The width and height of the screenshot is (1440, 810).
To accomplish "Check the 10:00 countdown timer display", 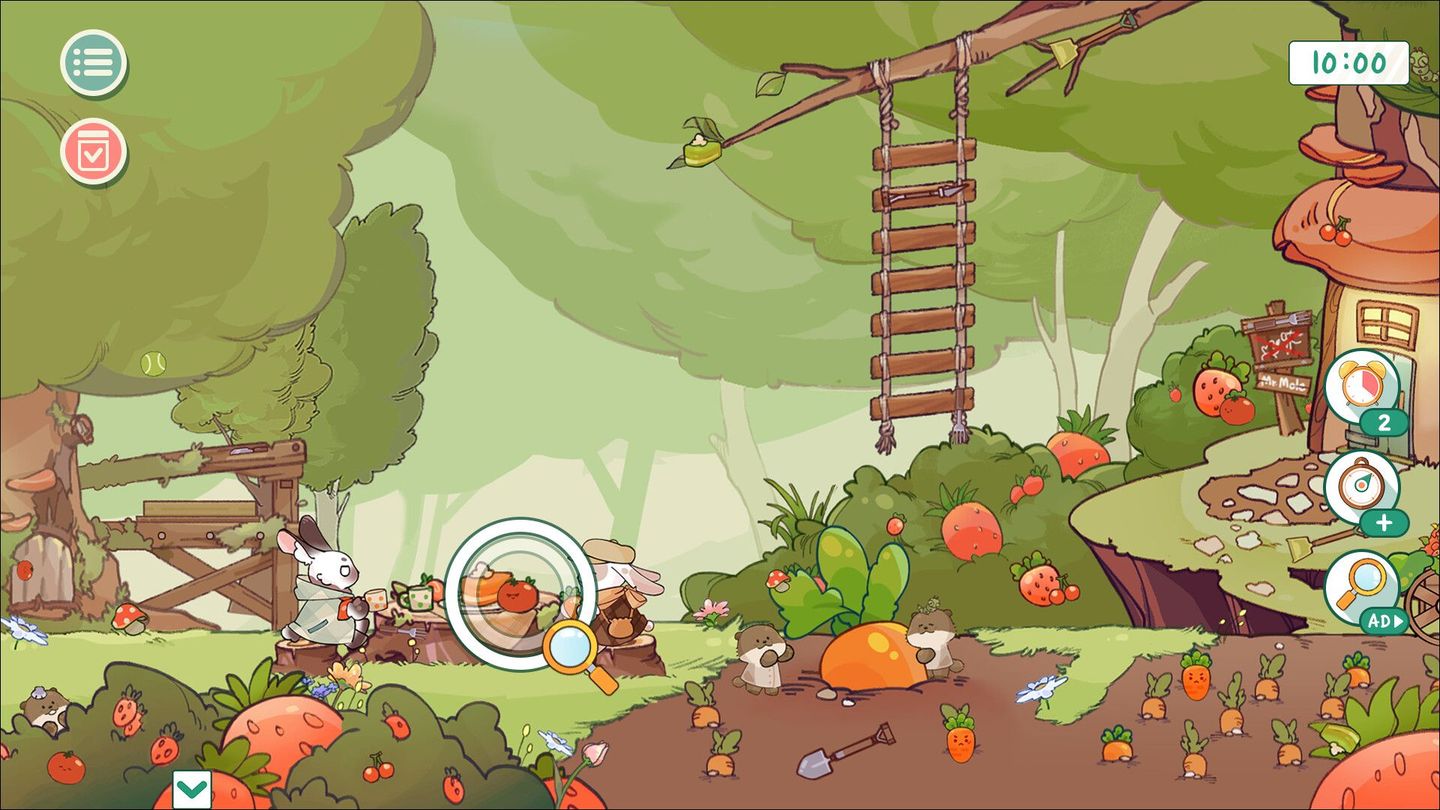I will coord(1347,63).
